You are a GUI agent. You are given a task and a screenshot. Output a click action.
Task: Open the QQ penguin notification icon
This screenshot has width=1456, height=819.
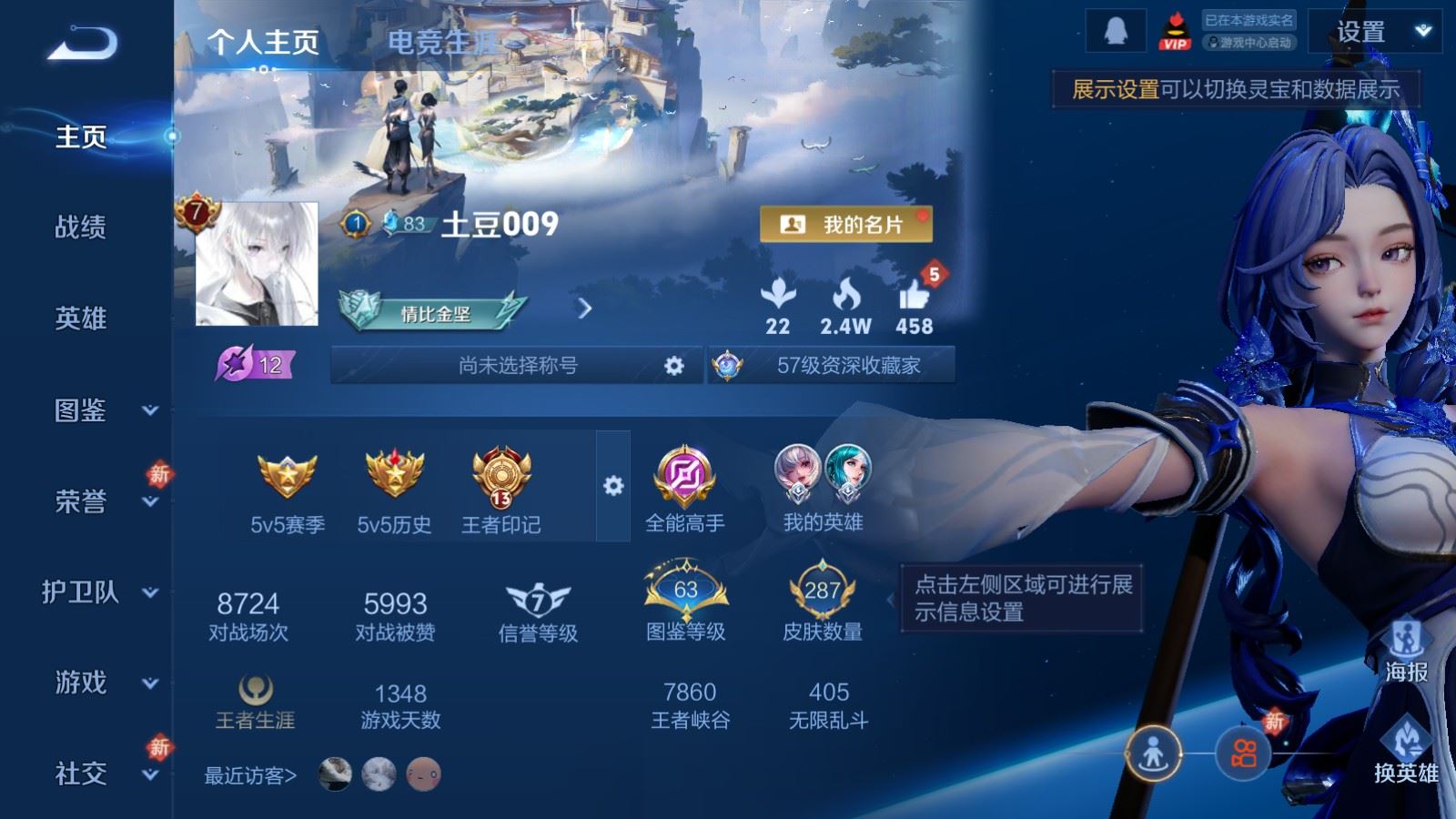[x=1117, y=30]
